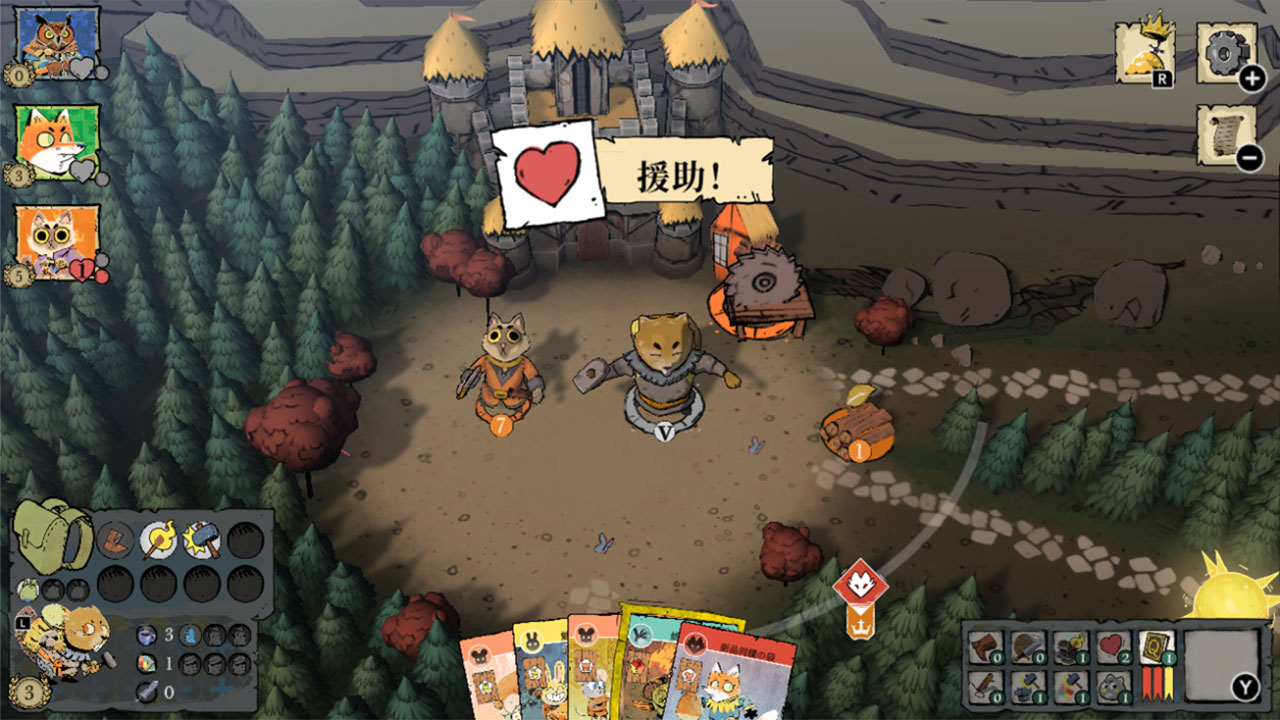Viewport: 1280px width, 720px height.
Task: Click the golden king crown icon top right
Action: click(1143, 48)
